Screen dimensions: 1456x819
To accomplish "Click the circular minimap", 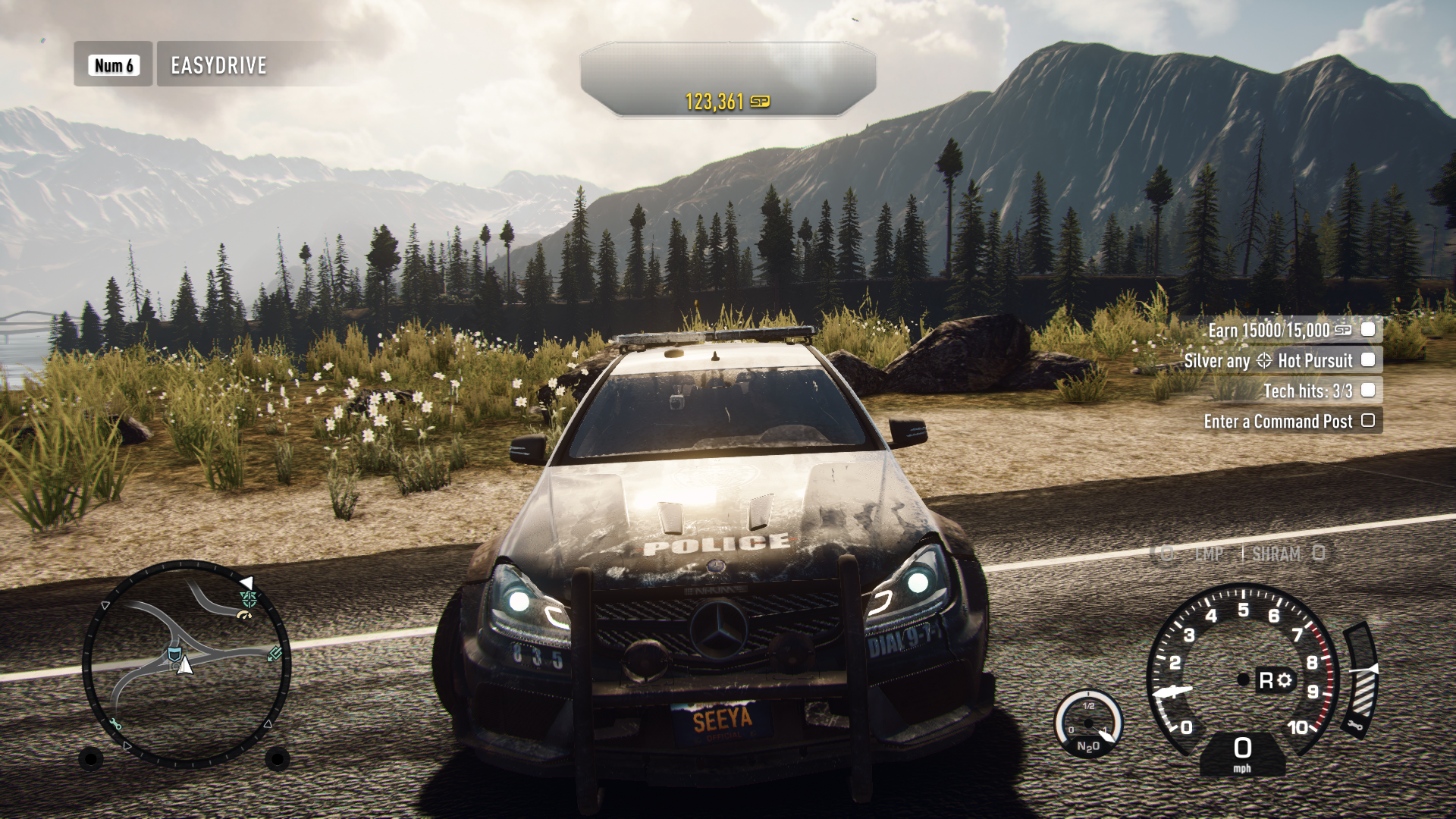I will (x=186, y=664).
